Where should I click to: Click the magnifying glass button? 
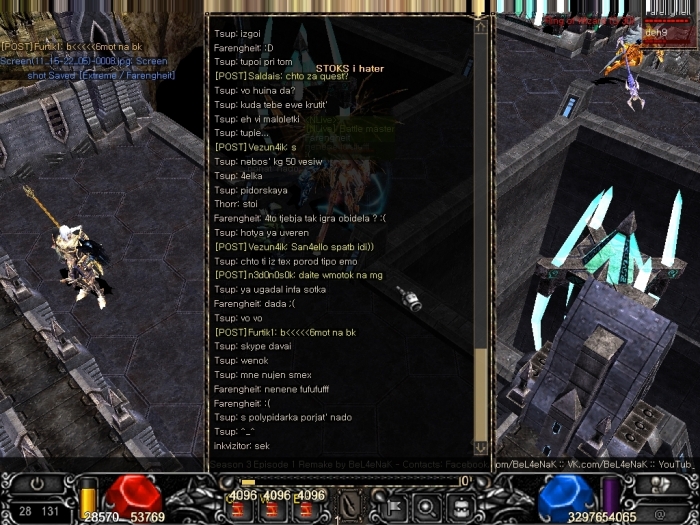click(428, 505)
